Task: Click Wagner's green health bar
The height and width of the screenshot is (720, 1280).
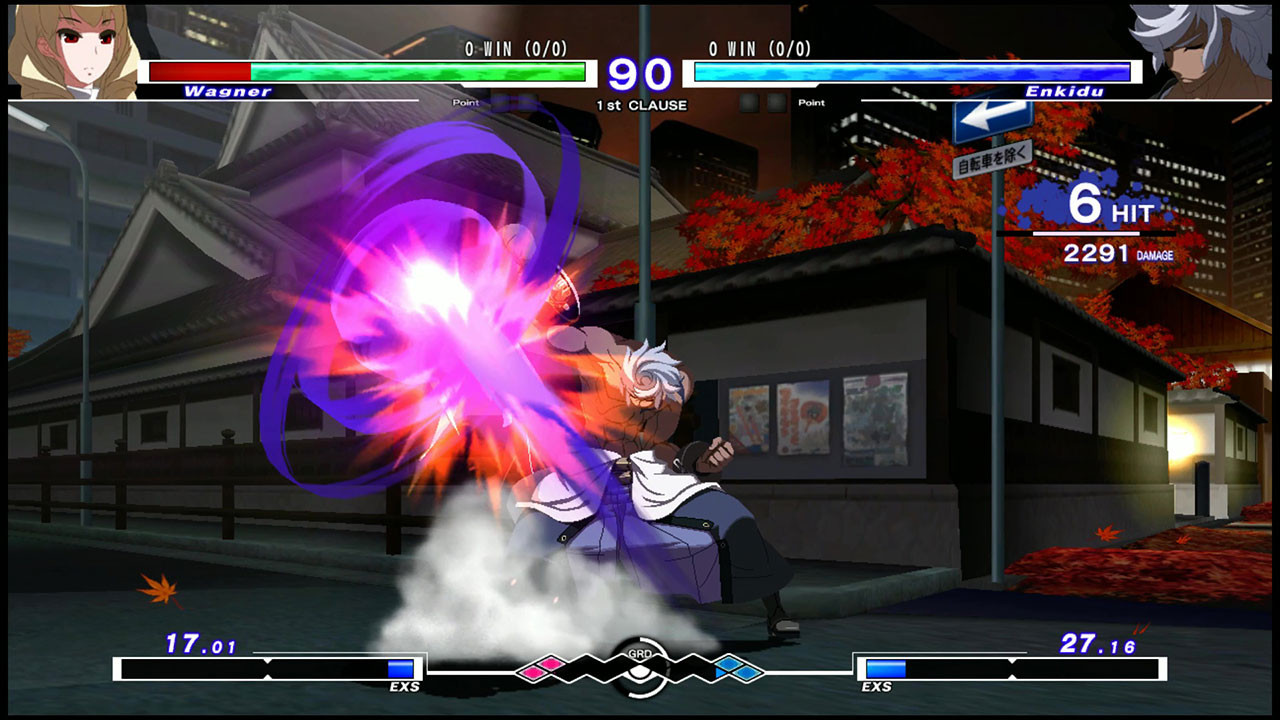Action: click(x=420, y=71)
